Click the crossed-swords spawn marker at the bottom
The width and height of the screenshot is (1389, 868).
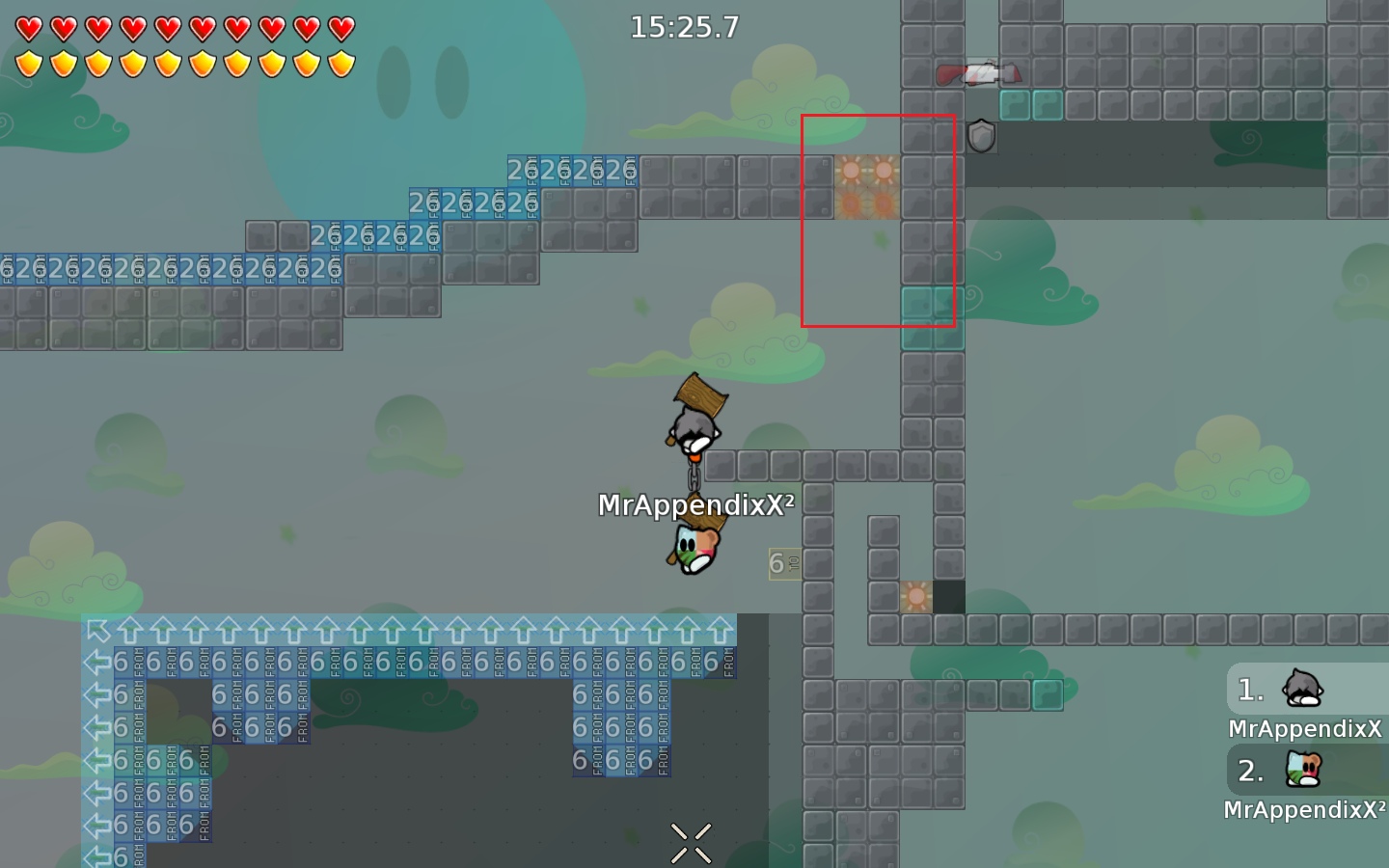click(692, 843)
